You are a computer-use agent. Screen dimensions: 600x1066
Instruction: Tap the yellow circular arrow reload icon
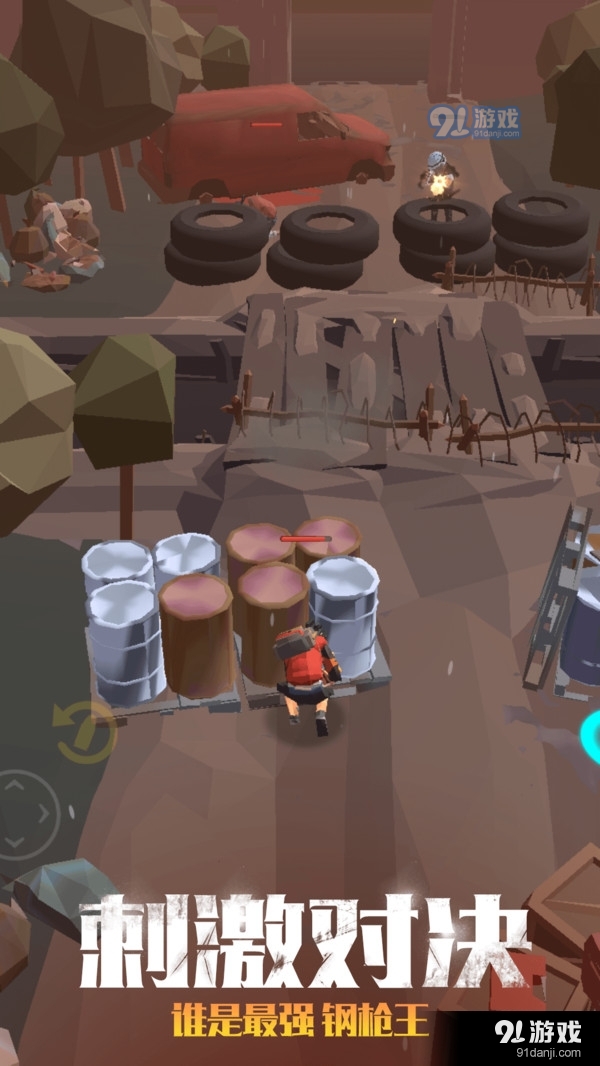point(85,732)
